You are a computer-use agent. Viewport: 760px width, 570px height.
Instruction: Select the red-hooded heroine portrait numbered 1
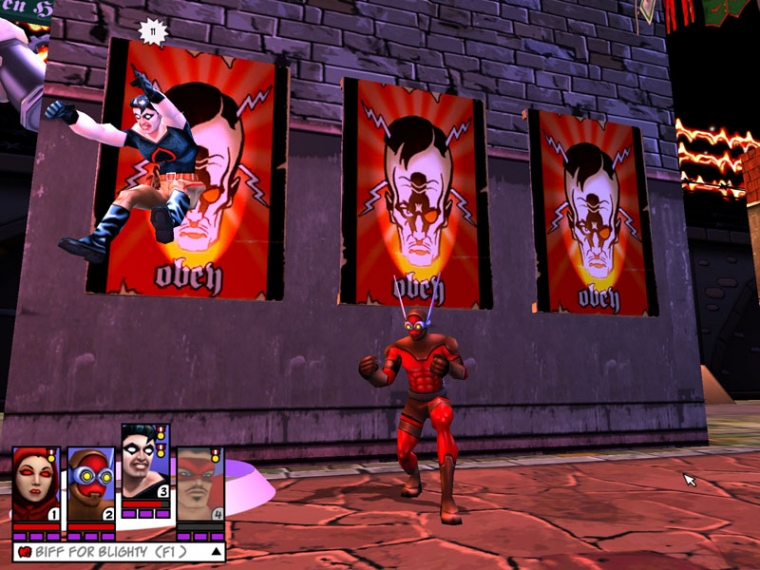tap(35, 483)
